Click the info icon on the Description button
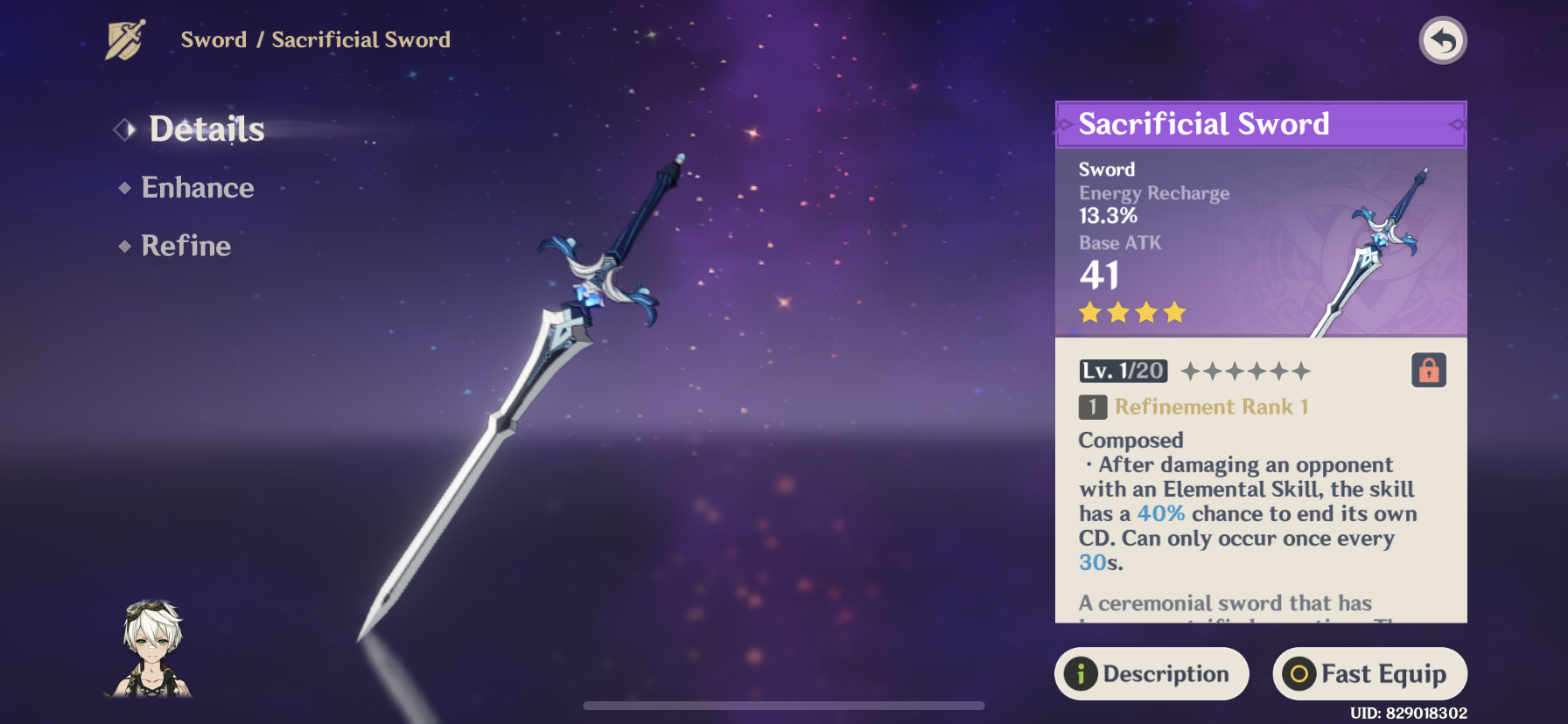Viewport: 1568px width, 724px height. 1081,673
